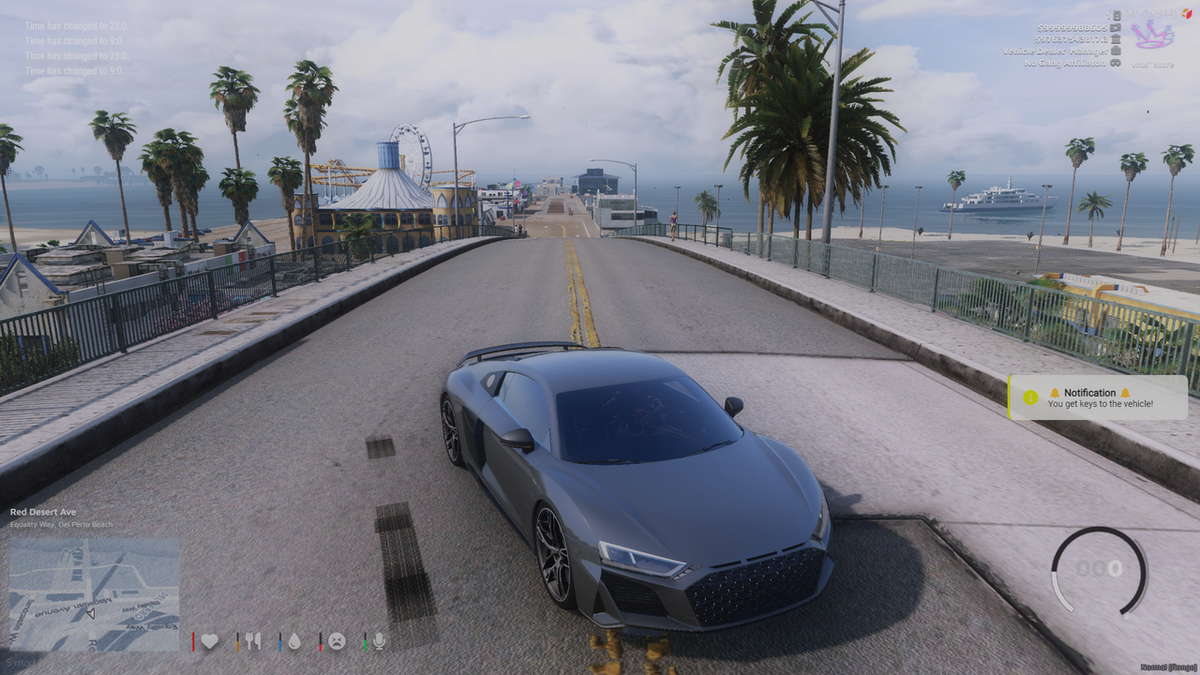
Task: Click the fork and knife hunger icon
Action: click(x=253, y=642)
